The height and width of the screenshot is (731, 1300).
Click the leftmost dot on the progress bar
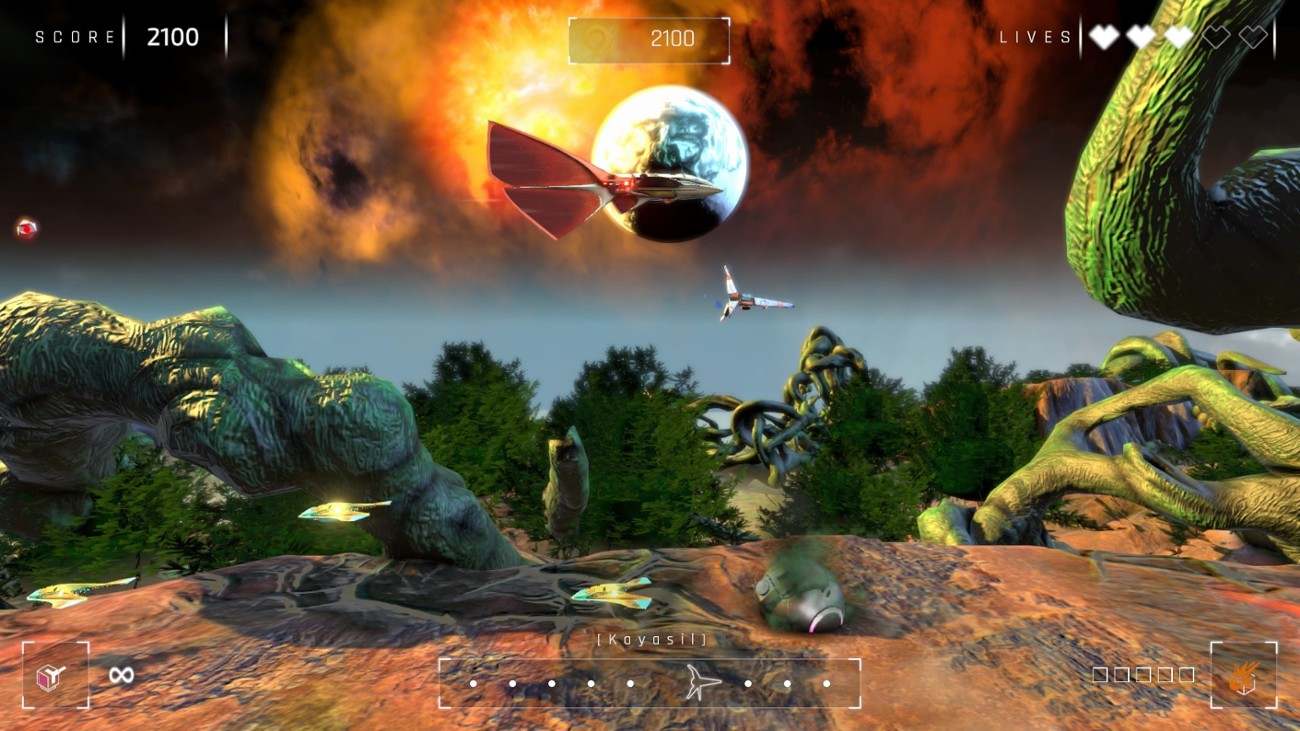[473, 683]
